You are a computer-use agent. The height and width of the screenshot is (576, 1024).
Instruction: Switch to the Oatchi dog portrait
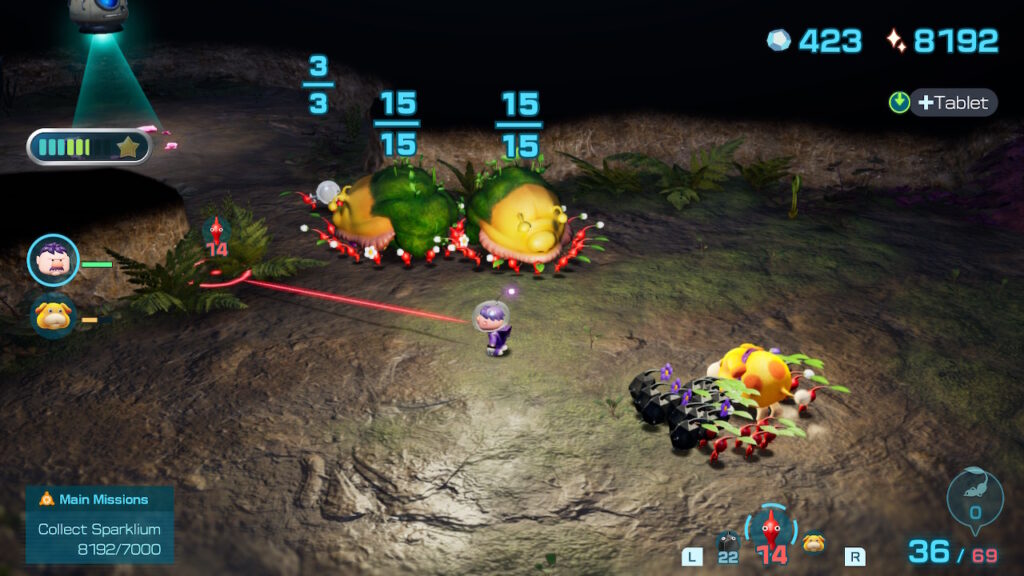point(52,316)
